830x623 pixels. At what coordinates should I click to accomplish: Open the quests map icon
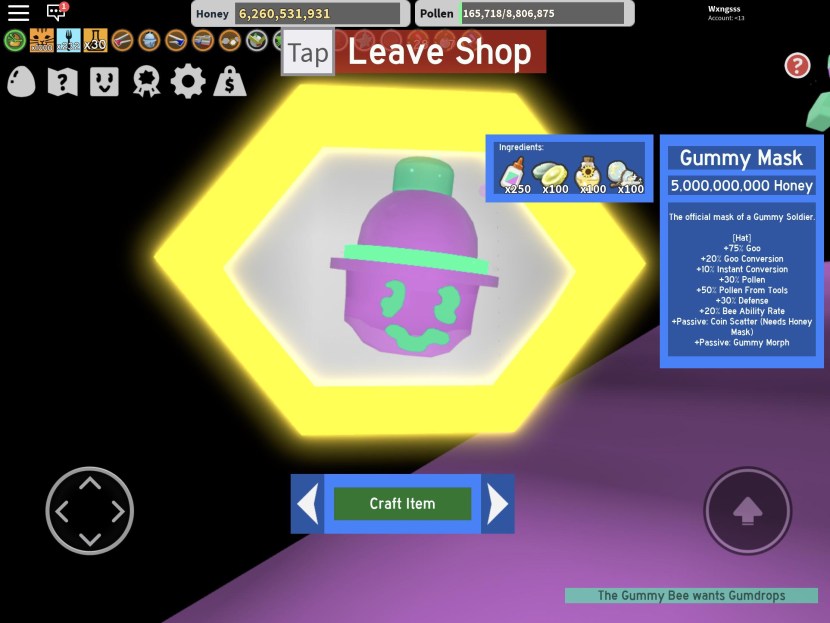(62, 82)
